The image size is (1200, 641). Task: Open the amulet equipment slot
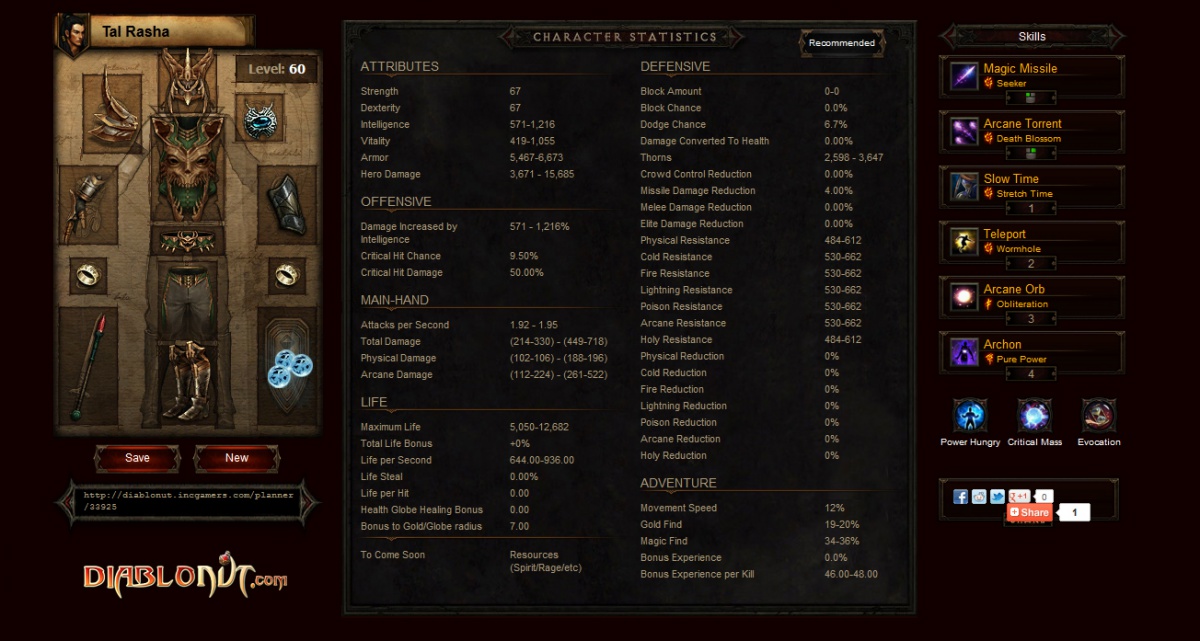[260, 120]
